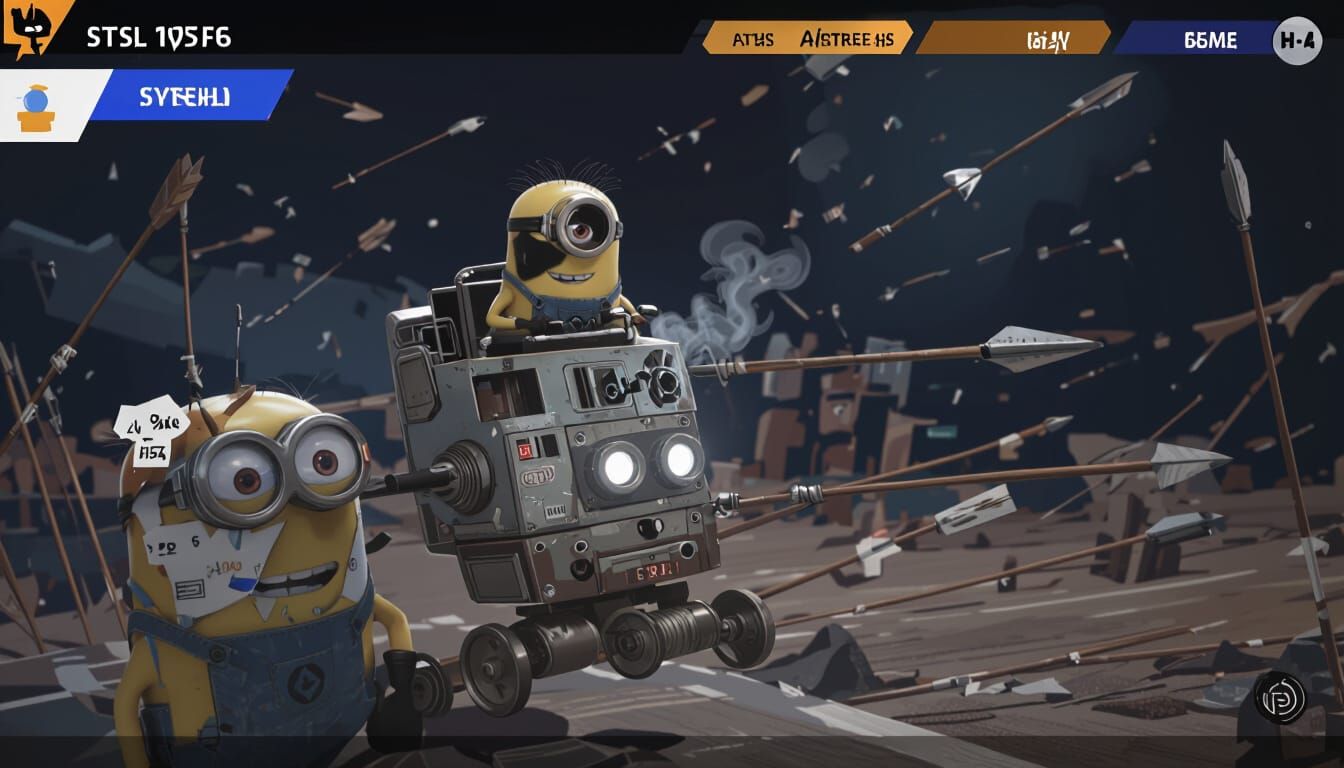This screenshot has height=768, width=1344.
Task: Click the blue SYTEHLI banner
Action: [x=183, y=99]
